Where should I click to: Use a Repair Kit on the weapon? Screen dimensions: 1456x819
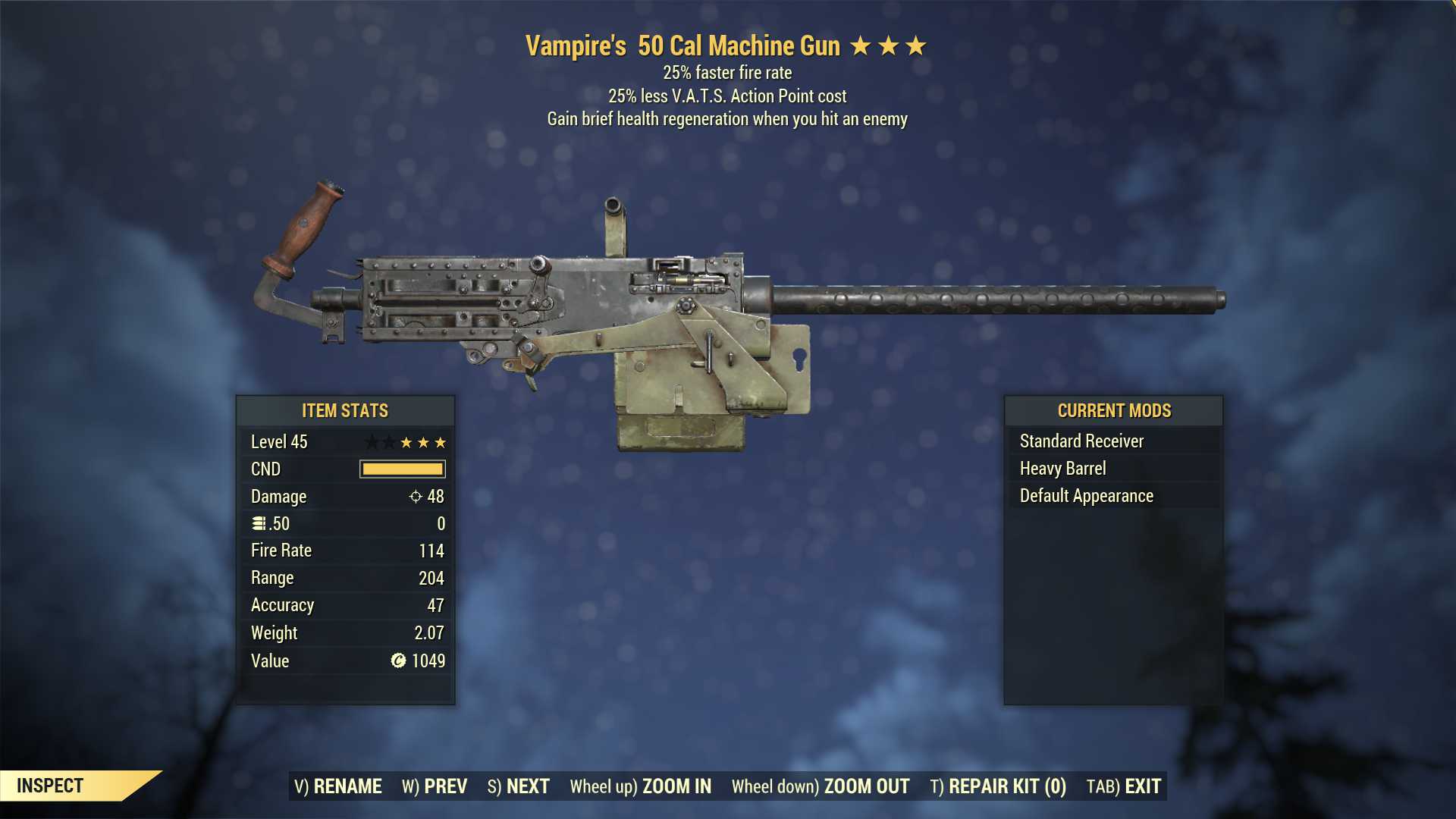998,786
